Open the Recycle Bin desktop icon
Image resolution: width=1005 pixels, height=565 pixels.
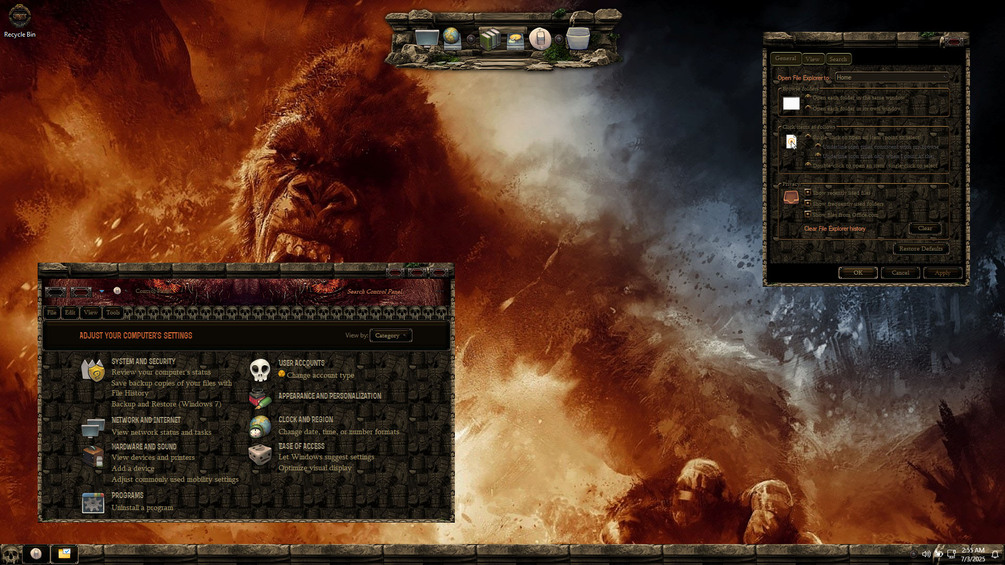pos(19,20)
